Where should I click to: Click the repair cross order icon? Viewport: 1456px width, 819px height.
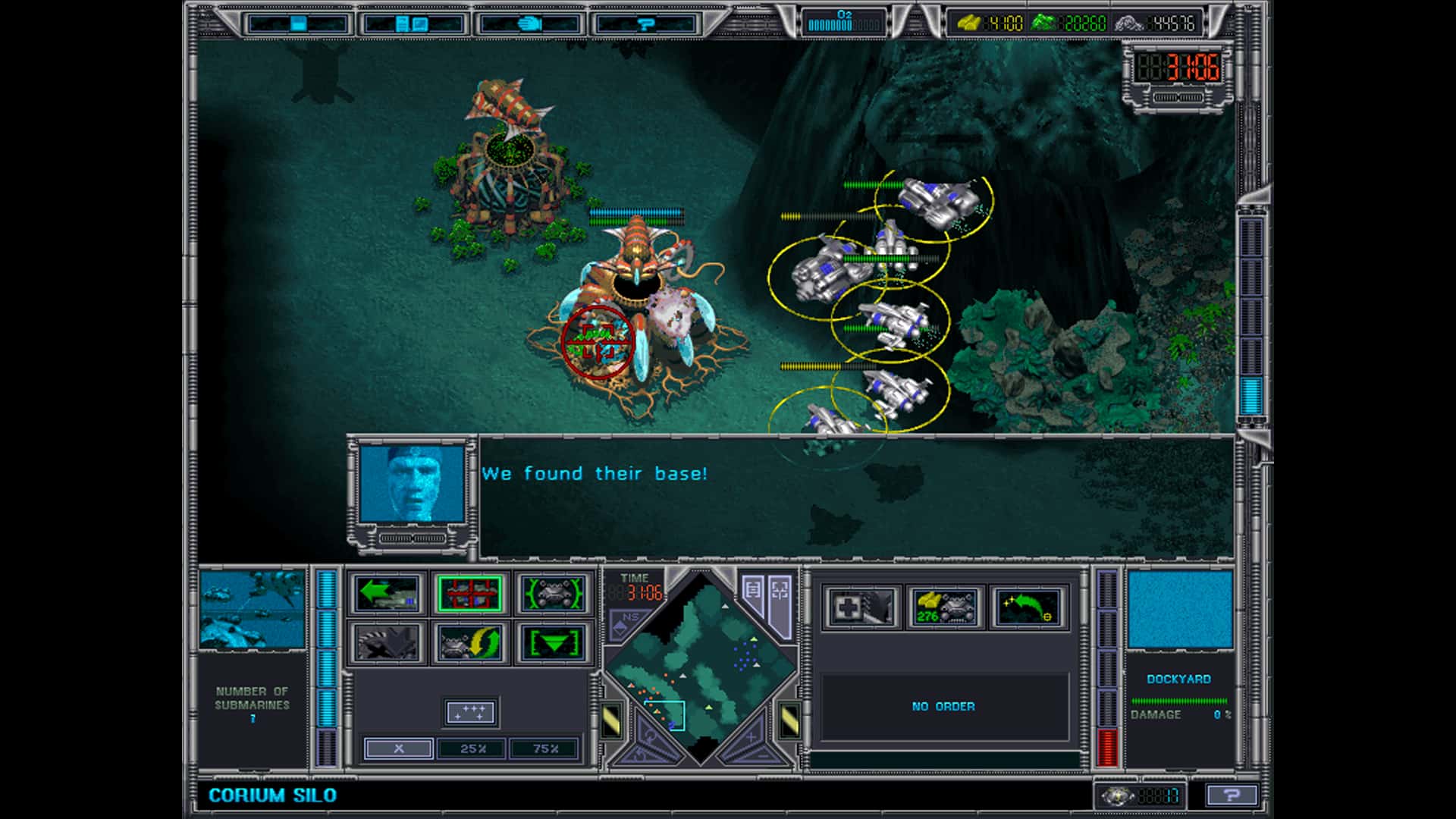[x=861, y=607]
